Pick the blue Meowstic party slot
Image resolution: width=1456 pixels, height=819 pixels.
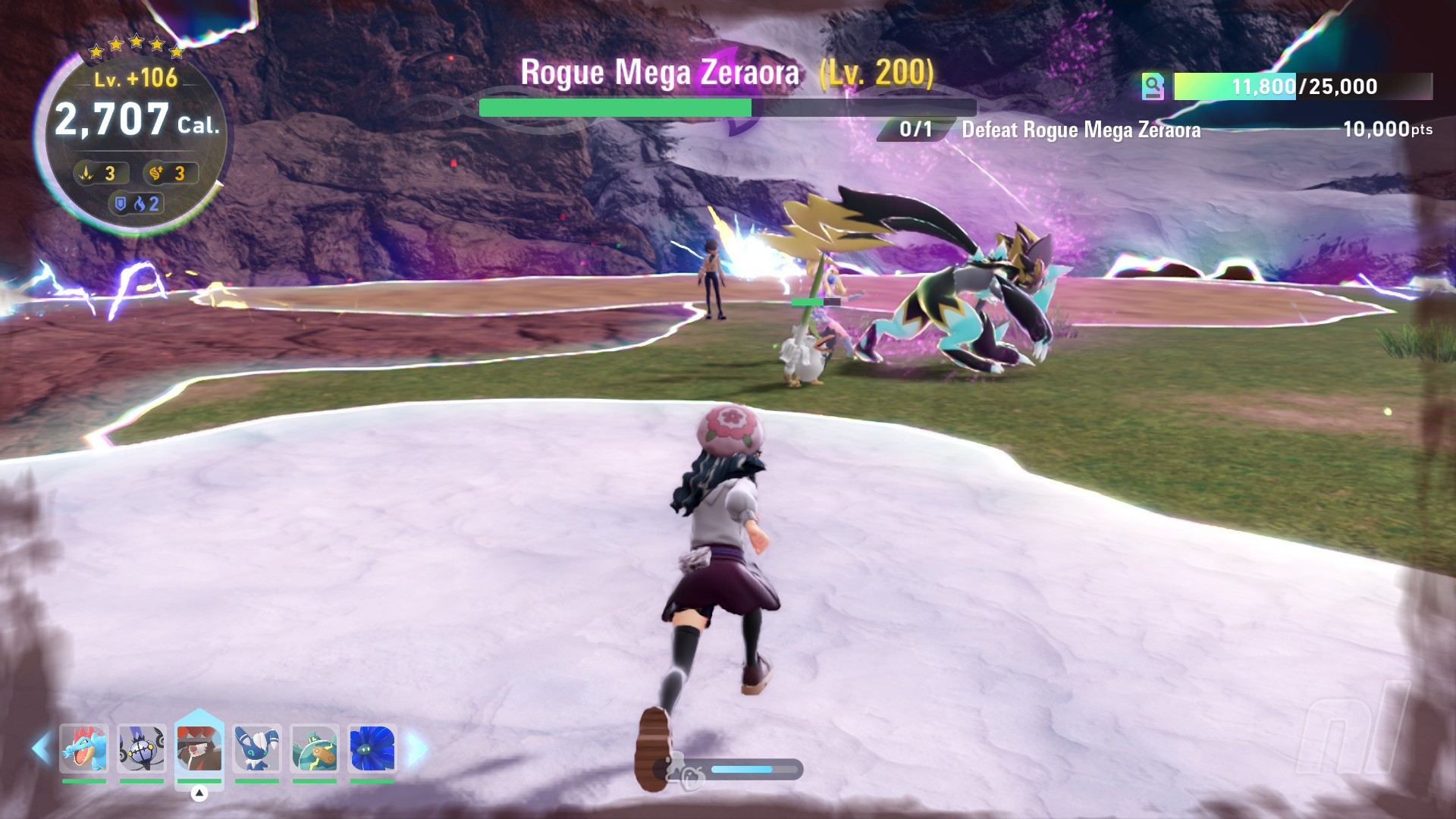coord(257,748)
